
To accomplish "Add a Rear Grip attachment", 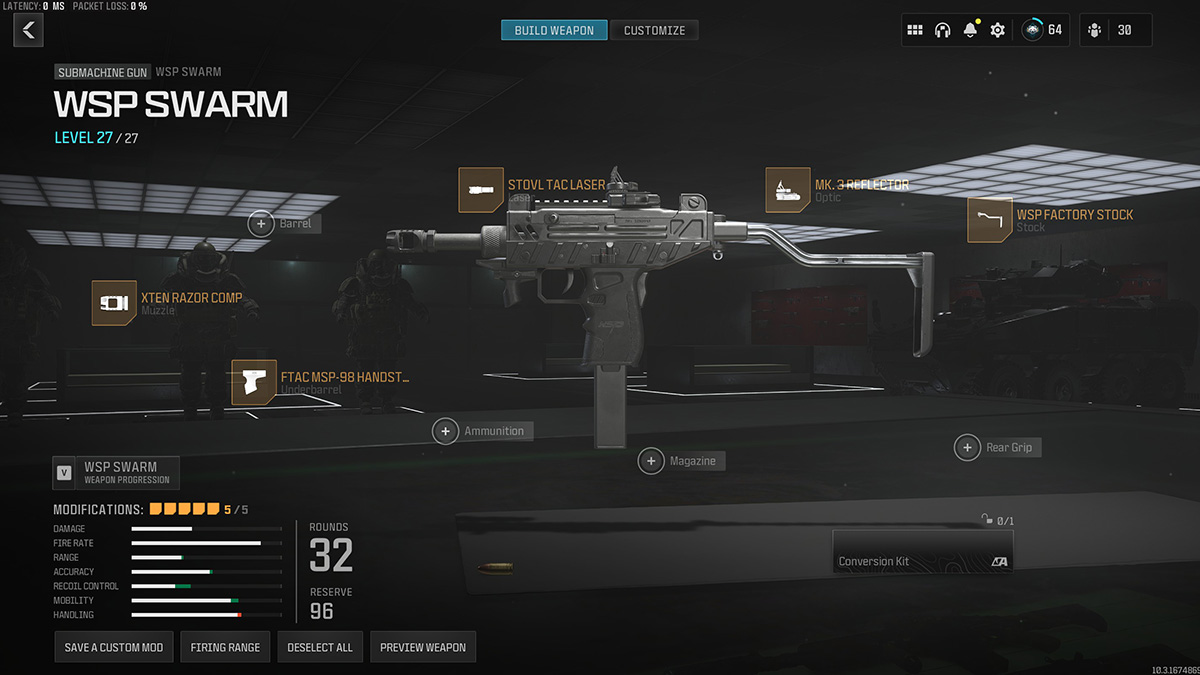I will pos(967,447).
